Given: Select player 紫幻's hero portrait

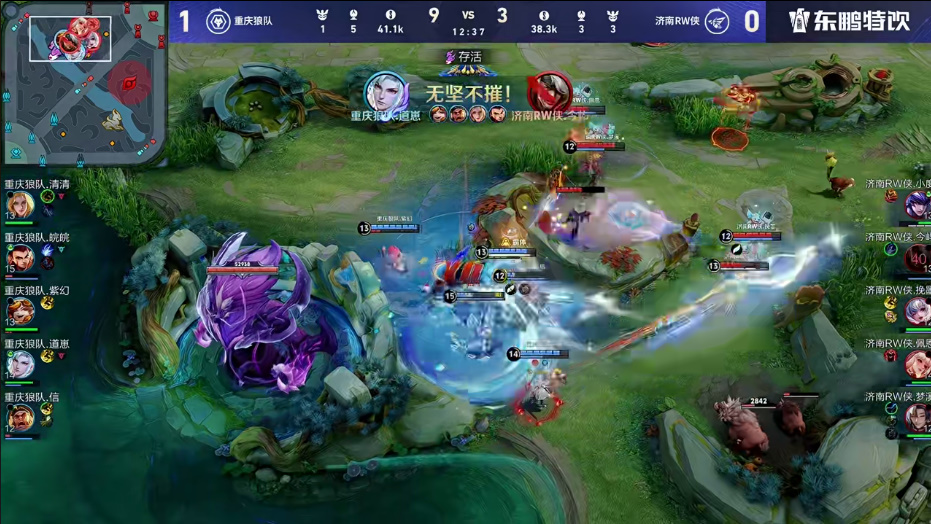Looking at the screenshot, I should pyautogui.click(x=21, y=312).
